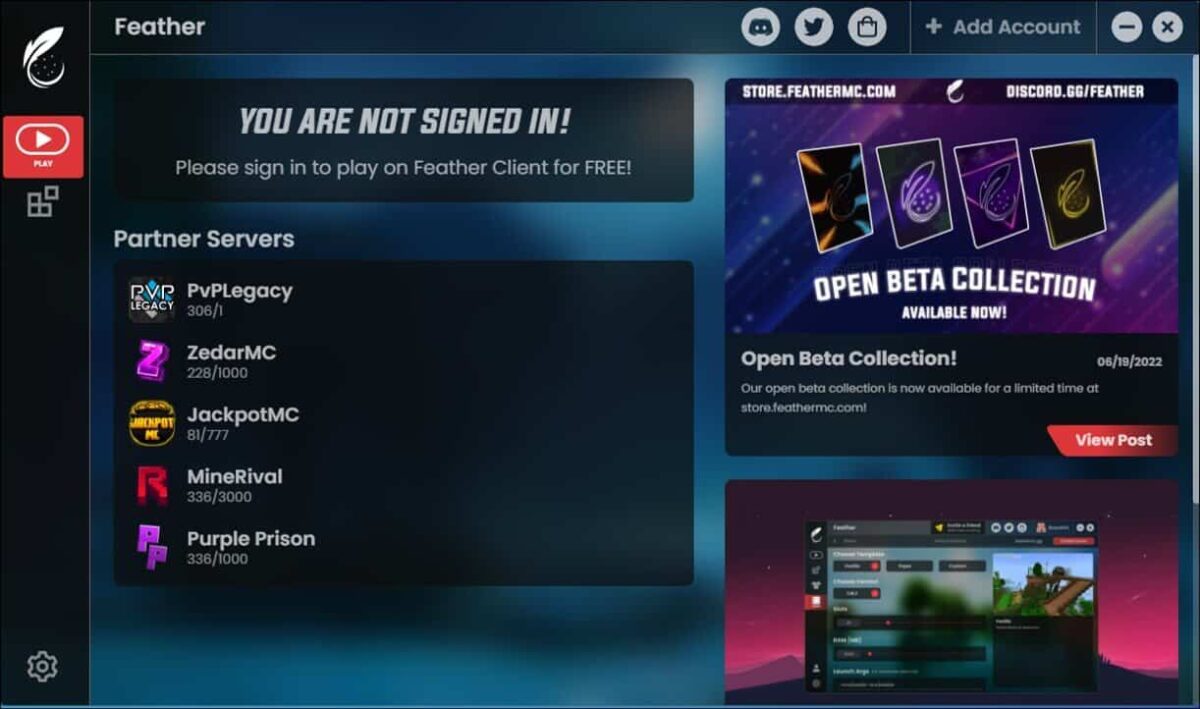Open the Twitter link icon
This screenshot has width=1200, height=709.
point(814,27)
